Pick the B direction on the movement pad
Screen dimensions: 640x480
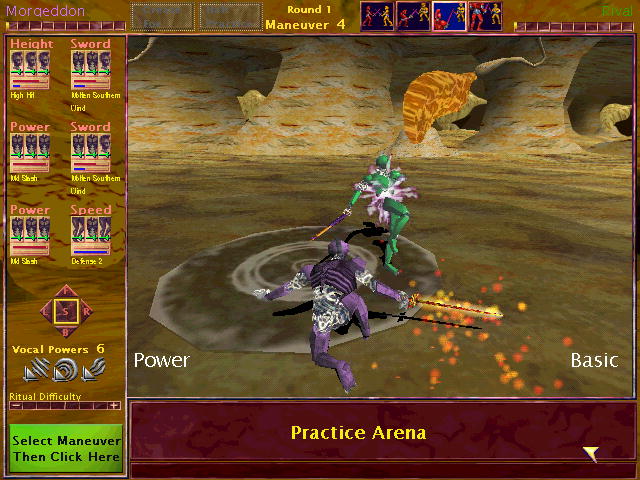66,331
